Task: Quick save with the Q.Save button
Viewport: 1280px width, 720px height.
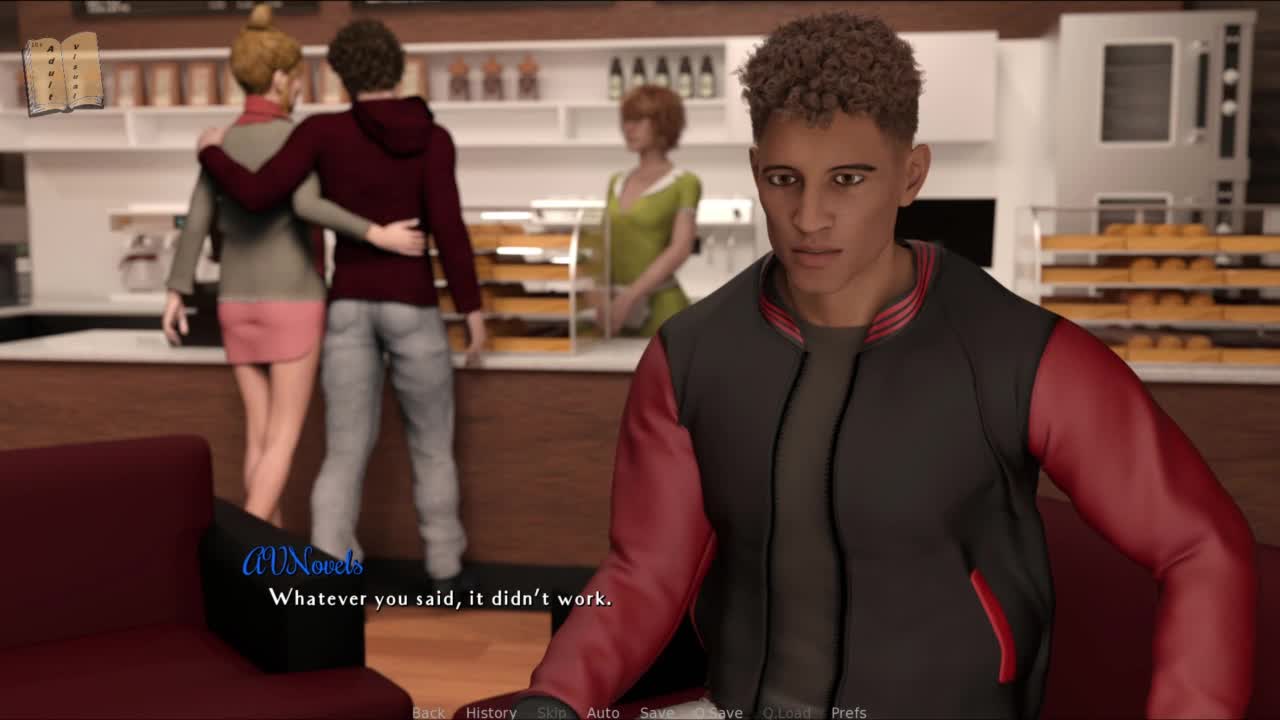Action: click(718, 712)
